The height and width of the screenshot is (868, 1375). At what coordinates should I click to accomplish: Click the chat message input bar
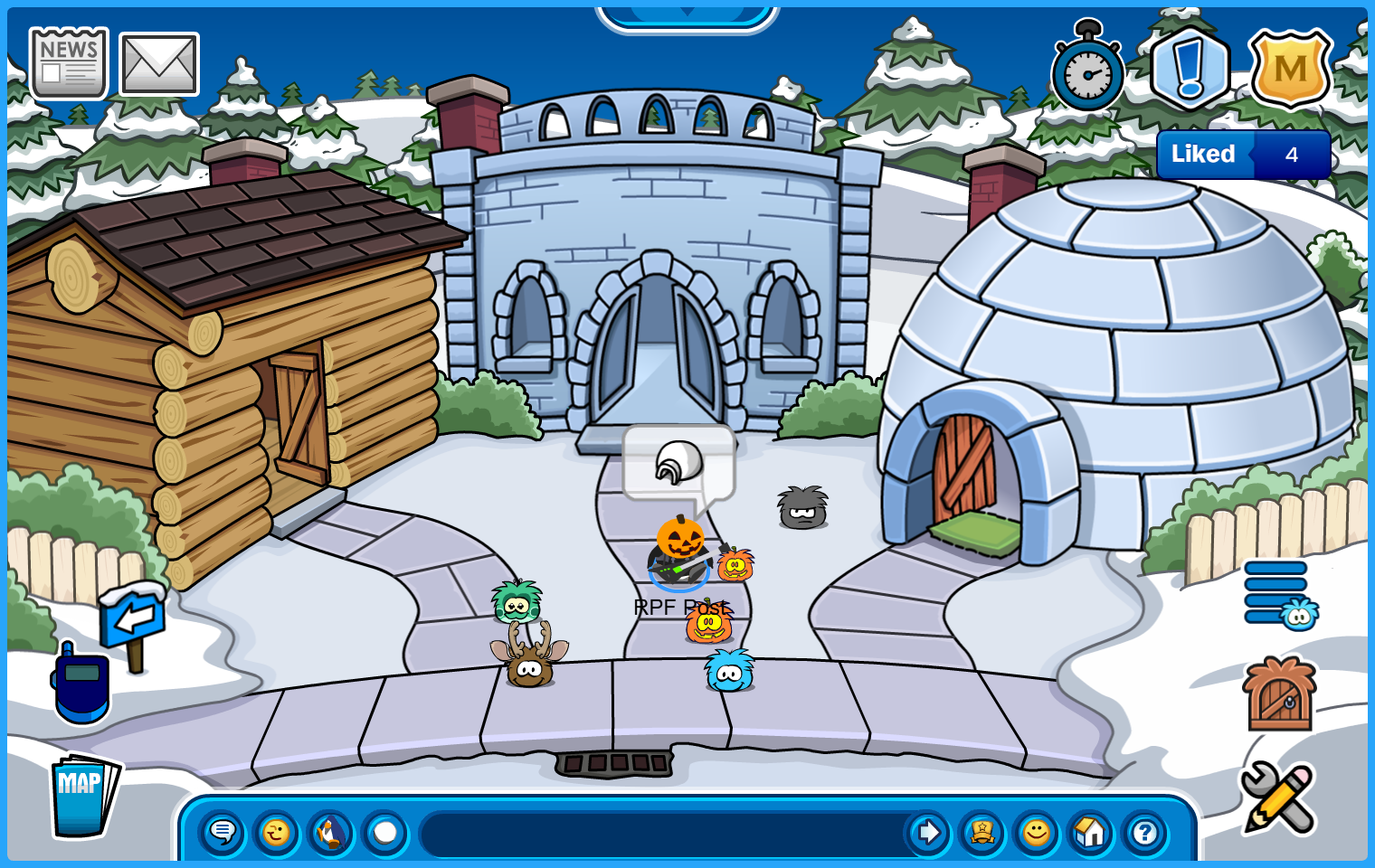click(x=660, y=833)
